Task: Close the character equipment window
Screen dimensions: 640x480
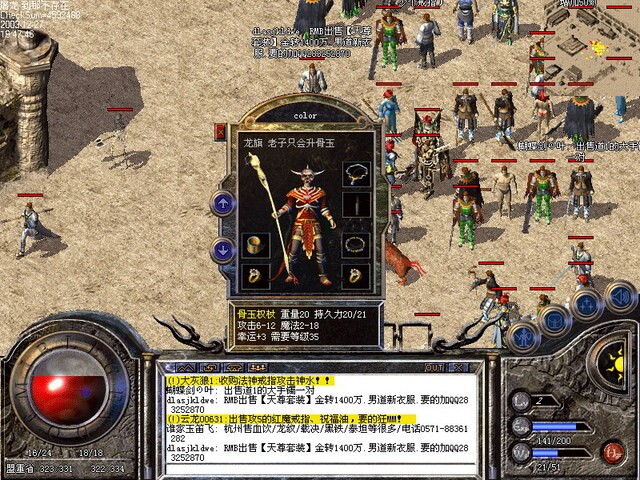Action: (220, 130)
